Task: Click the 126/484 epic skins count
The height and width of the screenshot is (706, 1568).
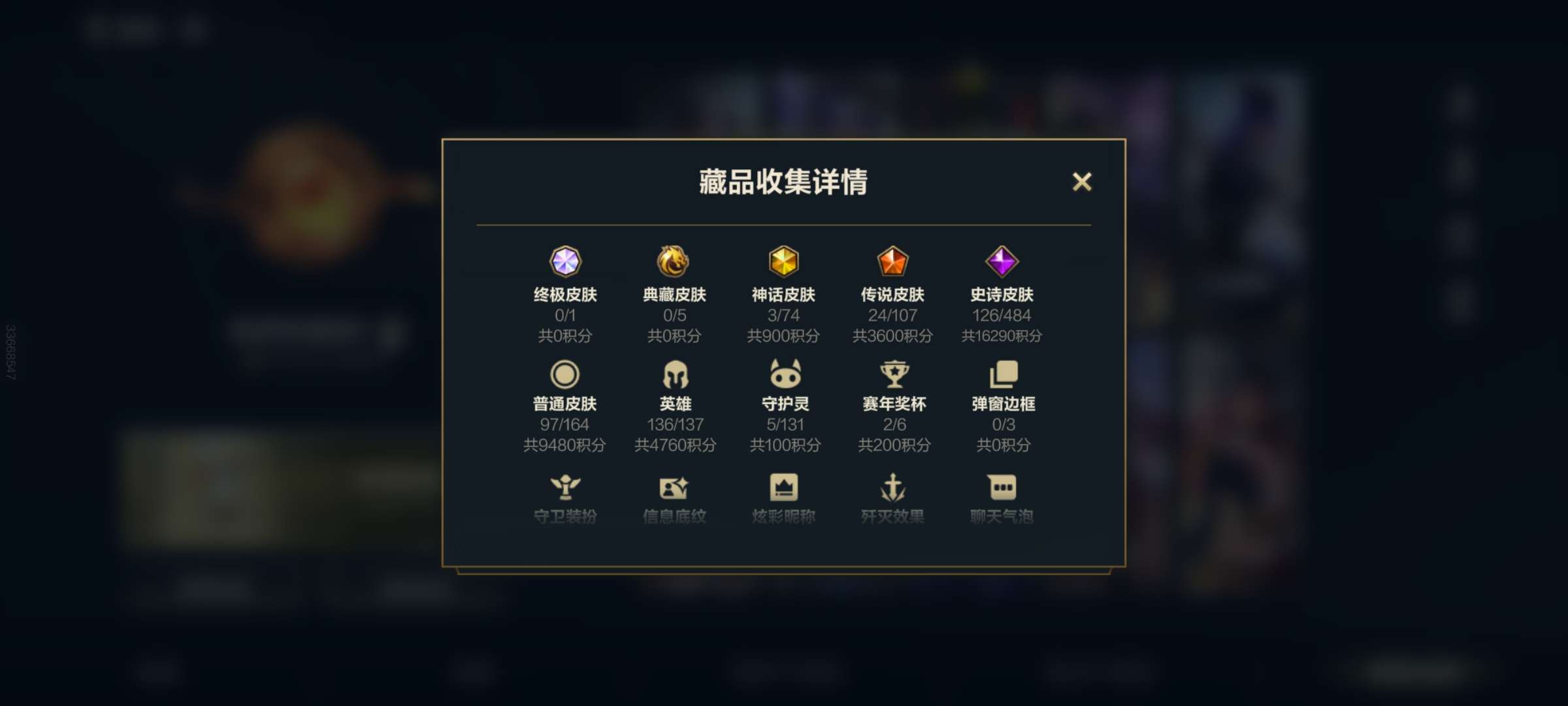Action: [1001, 316]
